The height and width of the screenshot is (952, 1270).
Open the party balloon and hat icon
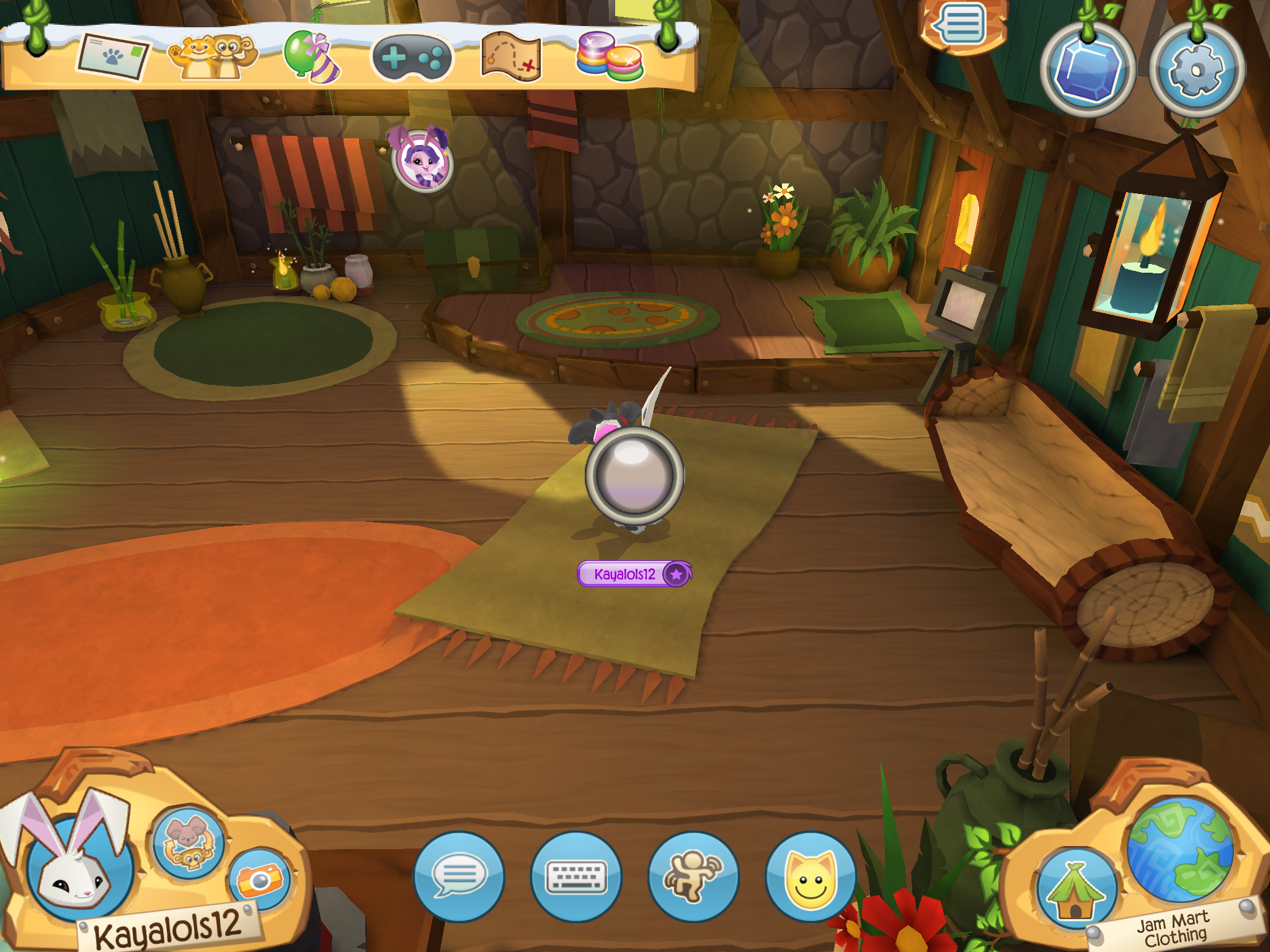(x=311, y=57)
